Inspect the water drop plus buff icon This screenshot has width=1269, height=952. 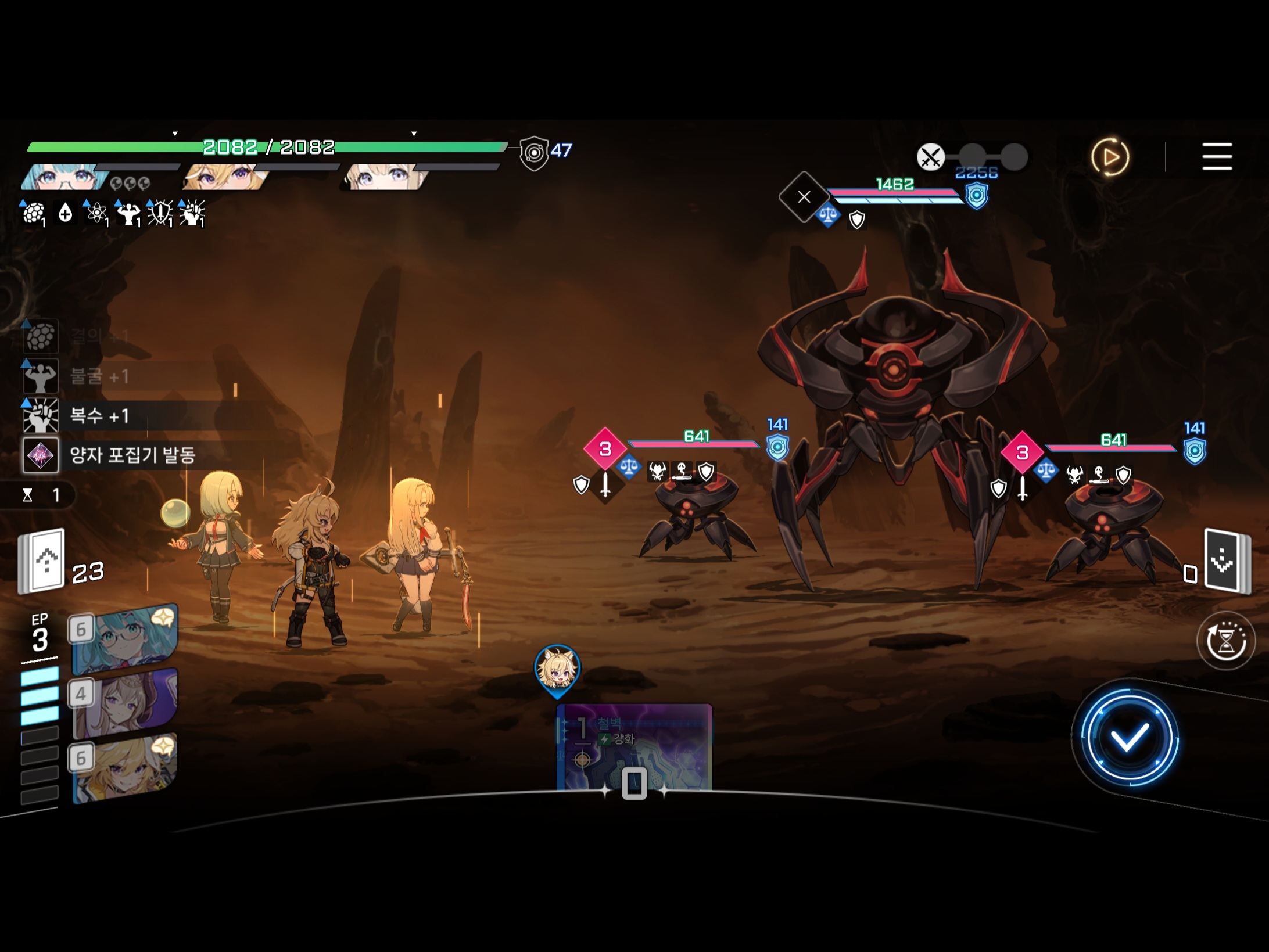(65, 214)
